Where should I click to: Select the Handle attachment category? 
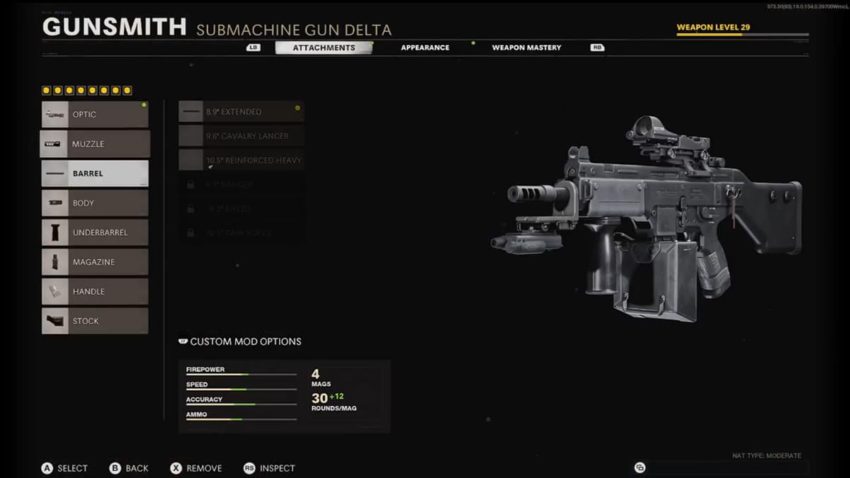(95, 291)
